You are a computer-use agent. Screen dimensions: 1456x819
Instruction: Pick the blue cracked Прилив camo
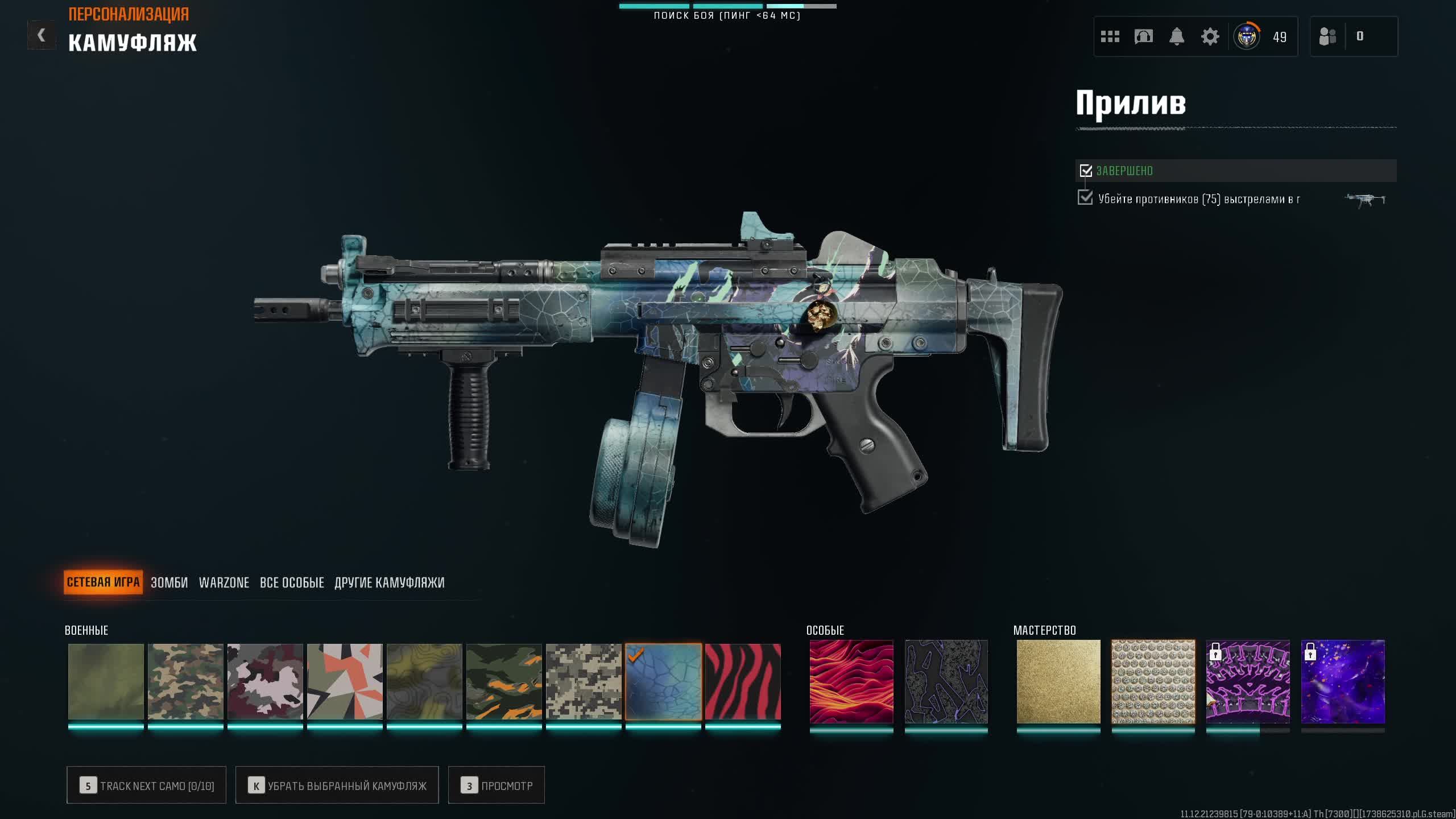tap(663, 681)
